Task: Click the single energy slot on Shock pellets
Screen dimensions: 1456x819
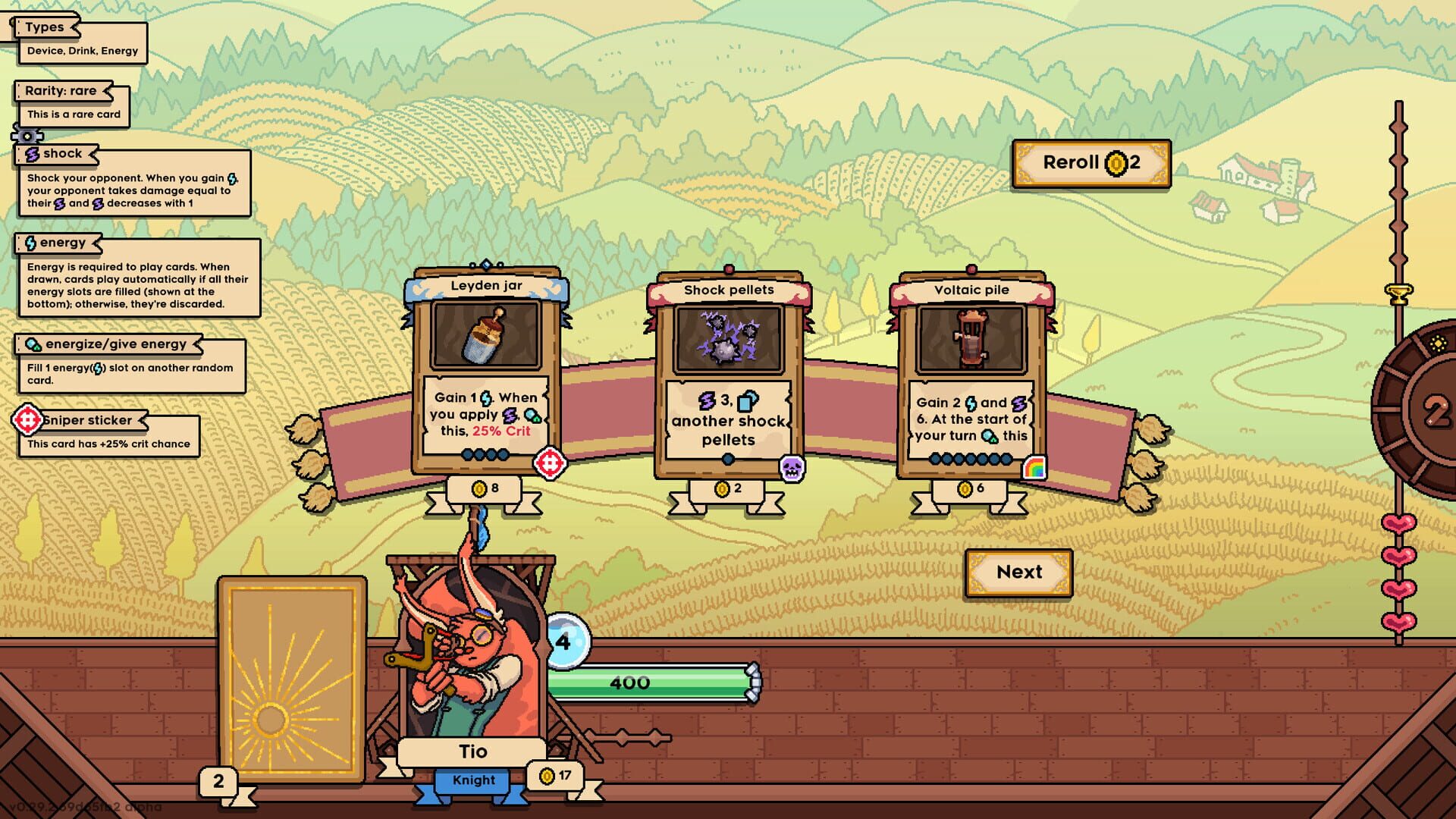Action: tap(728, 458)
